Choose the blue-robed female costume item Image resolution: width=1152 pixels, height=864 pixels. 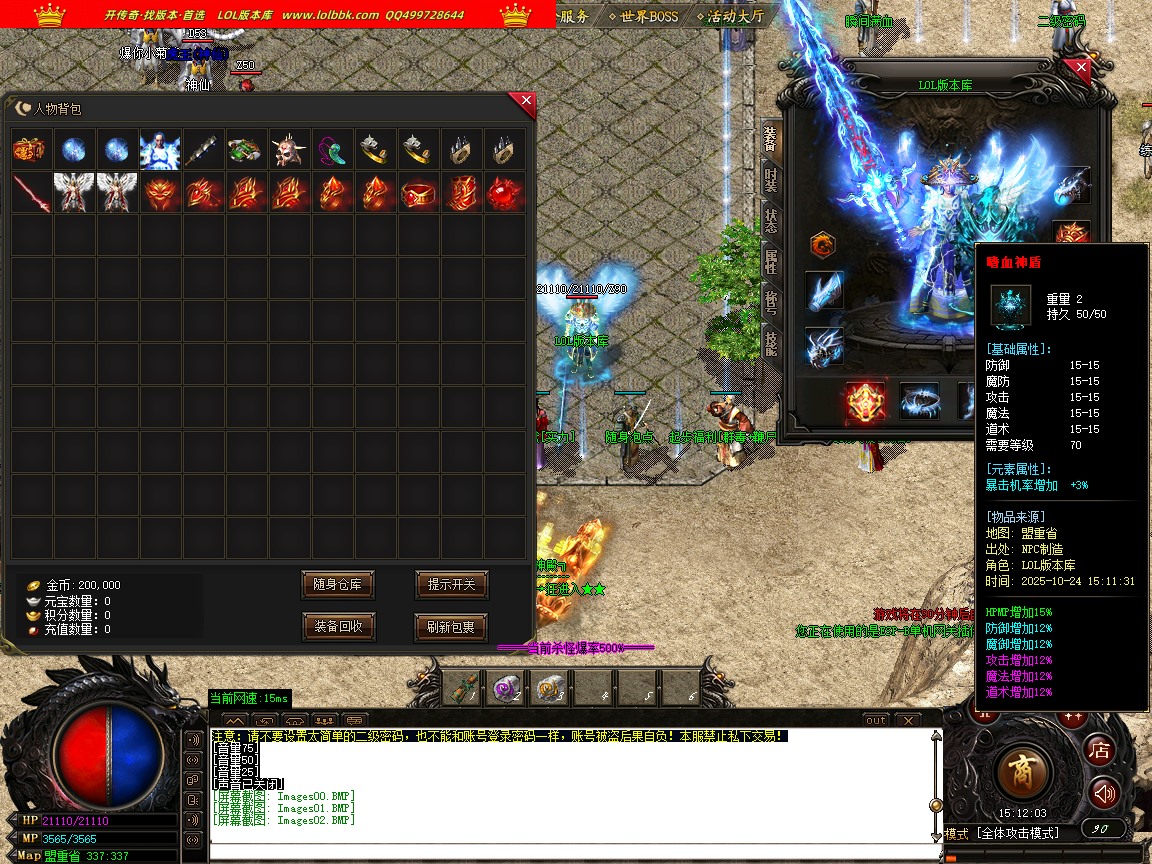point(160,150)
